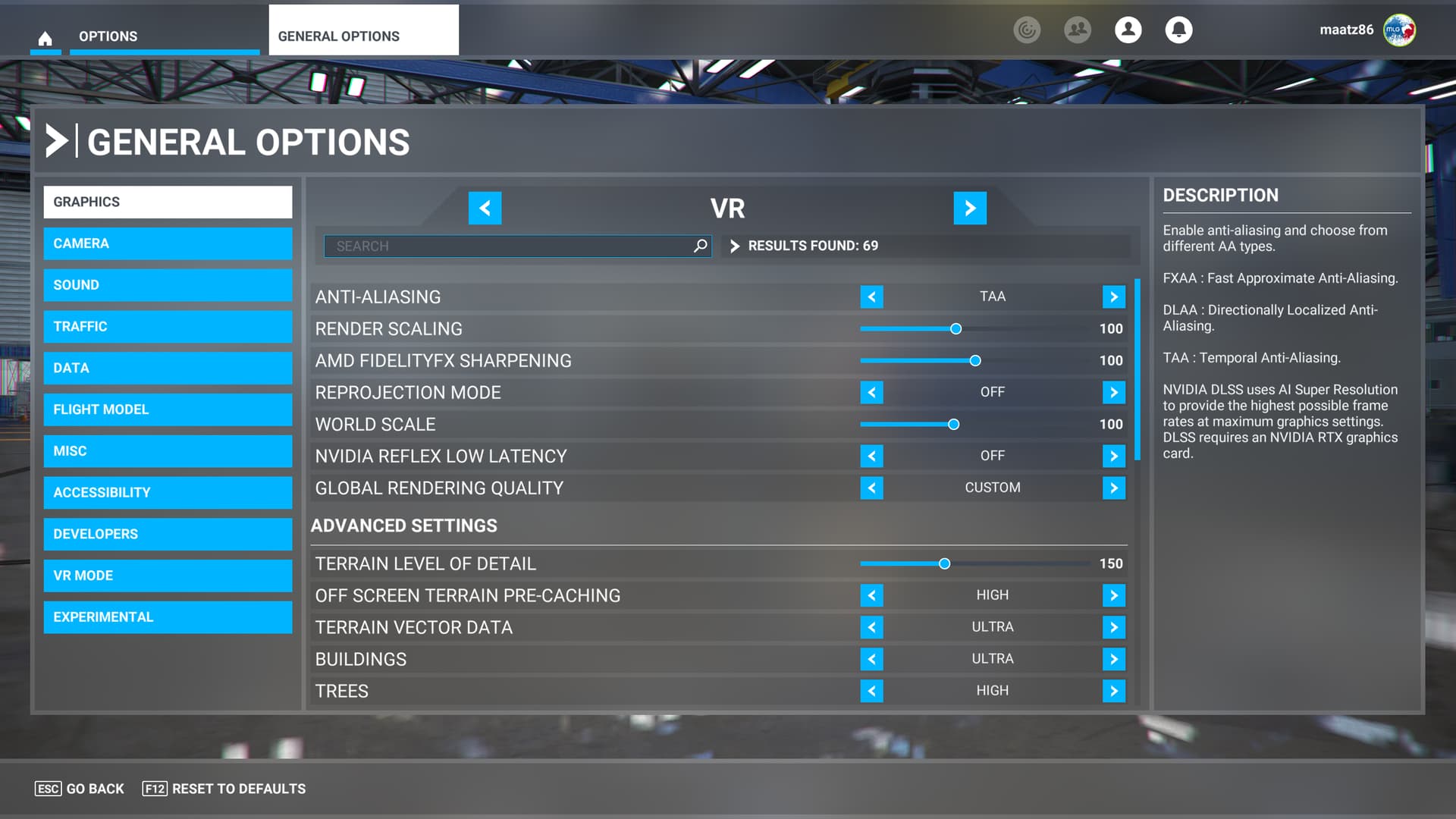Expand the Results Found chevron
The image size is (1456, 819).
pyautogui.click(x=734, y=246)
